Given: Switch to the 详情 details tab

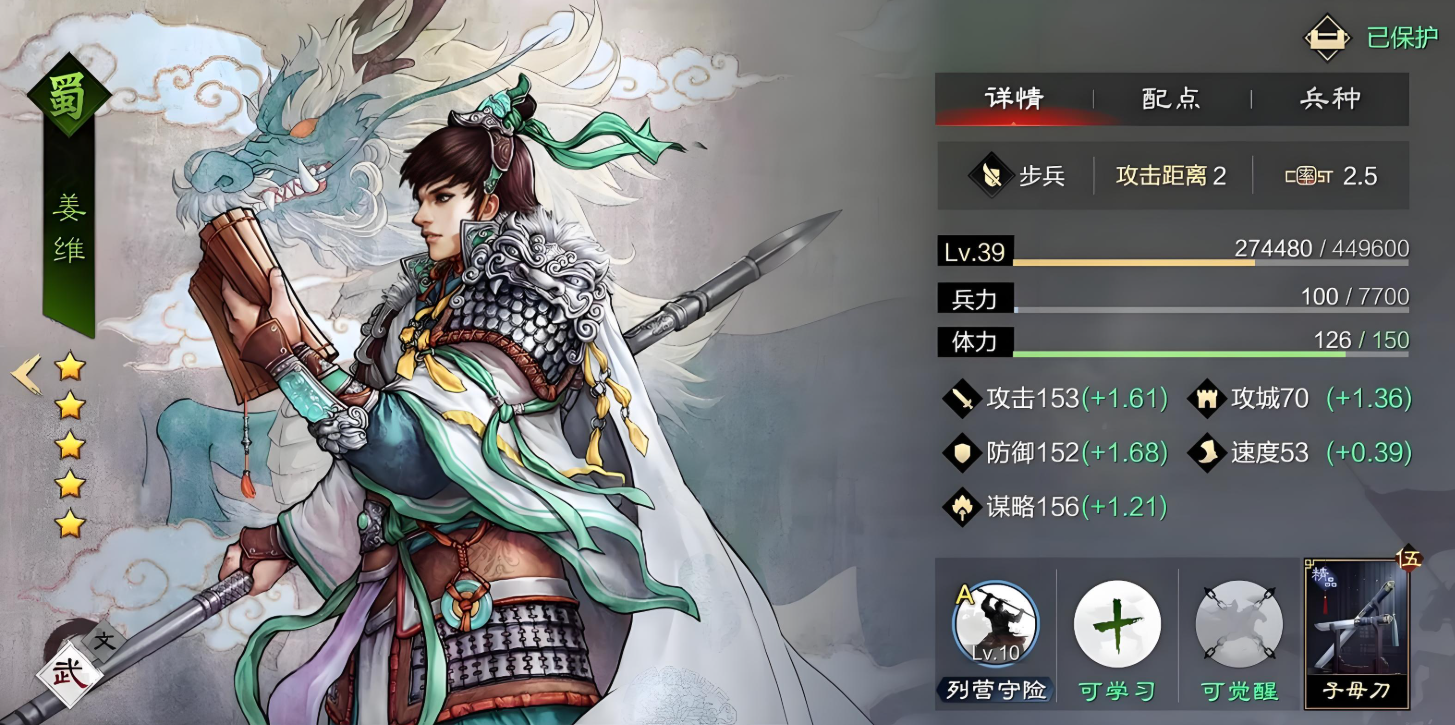Looking at the screenshot, I should (1014, 99).
